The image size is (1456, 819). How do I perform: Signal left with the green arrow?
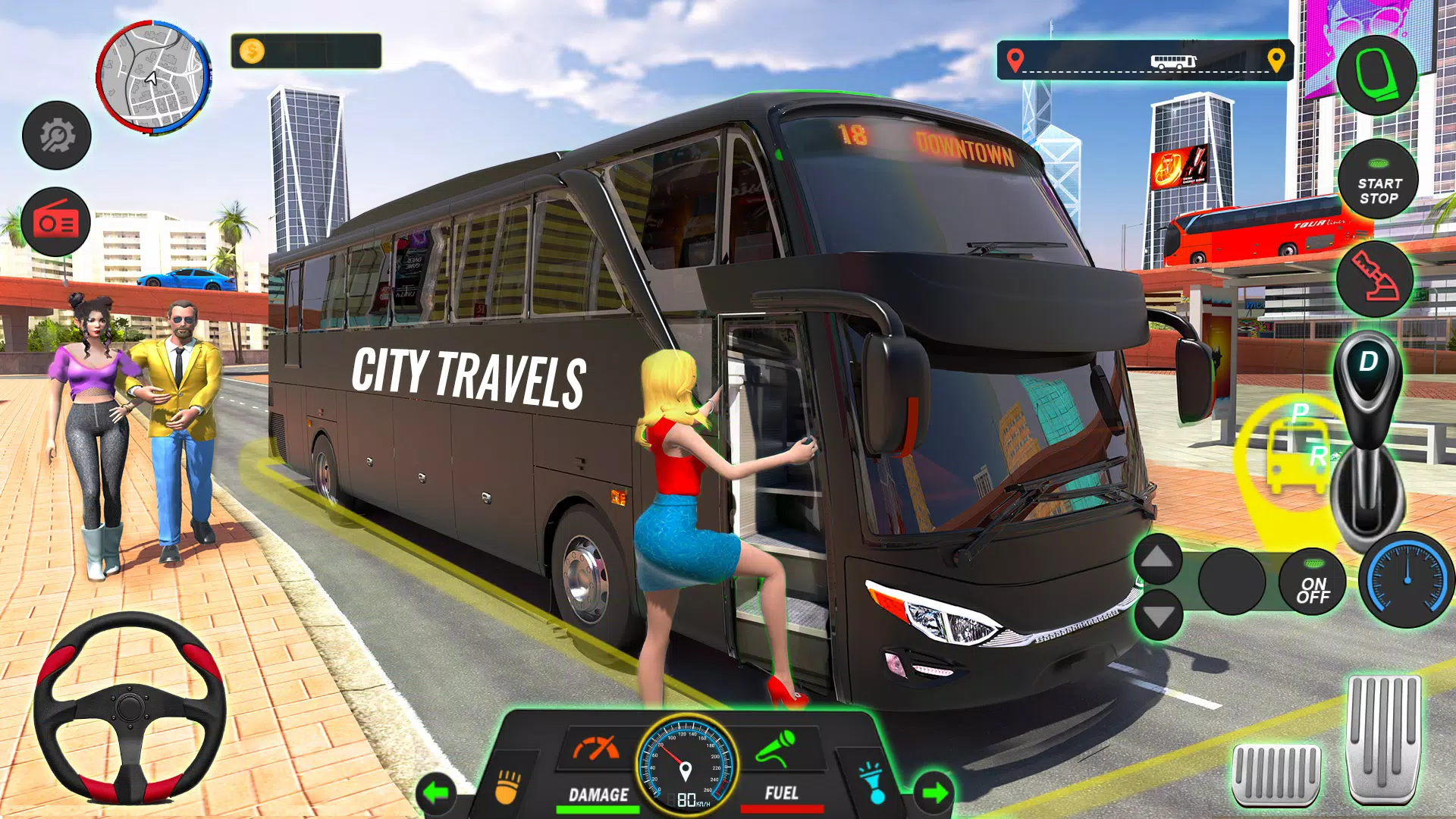[x=436, y=793]
